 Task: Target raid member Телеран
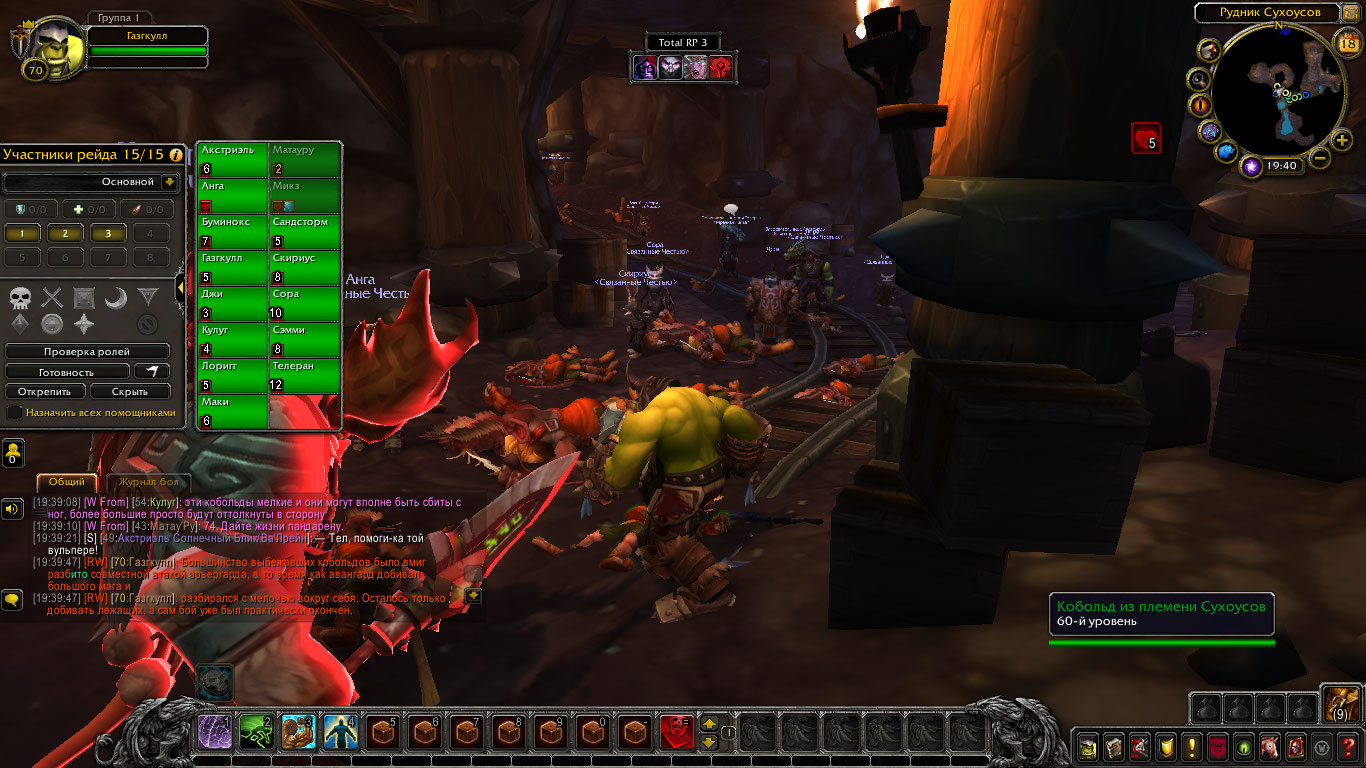(x=305, y=376)
